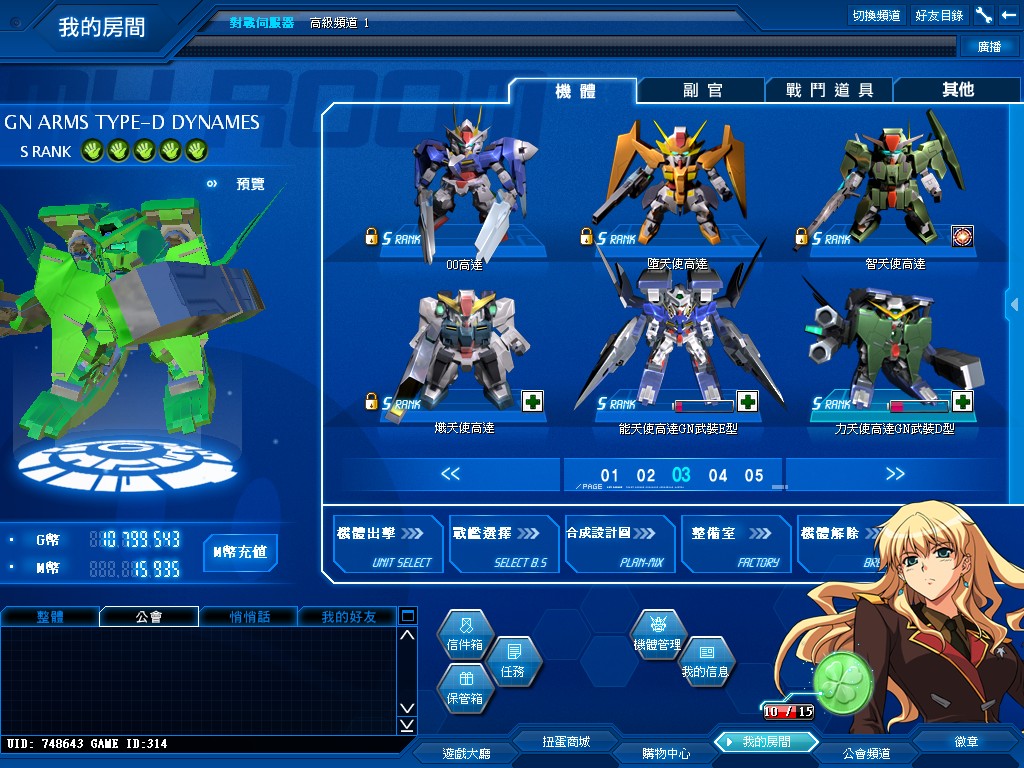
Task: Show the next page of units
Action: 894,474
